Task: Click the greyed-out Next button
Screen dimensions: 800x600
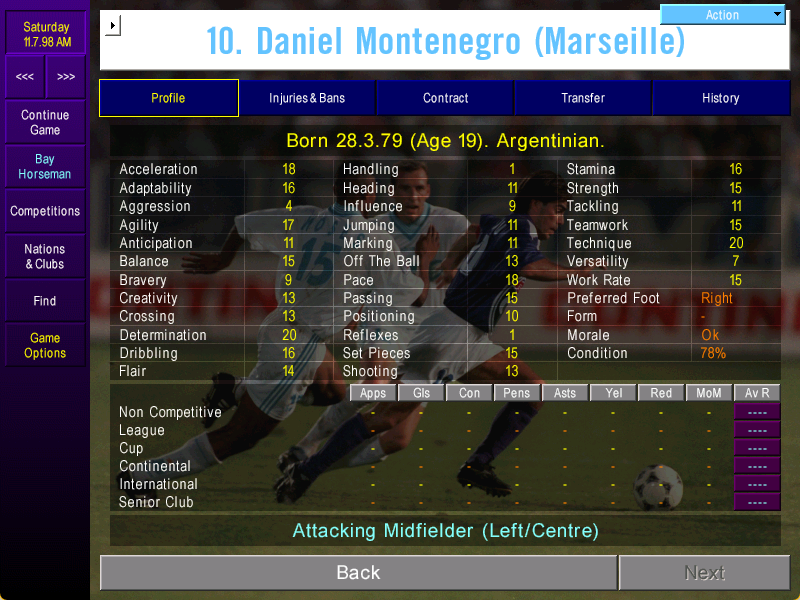Action: click(704, 572)
